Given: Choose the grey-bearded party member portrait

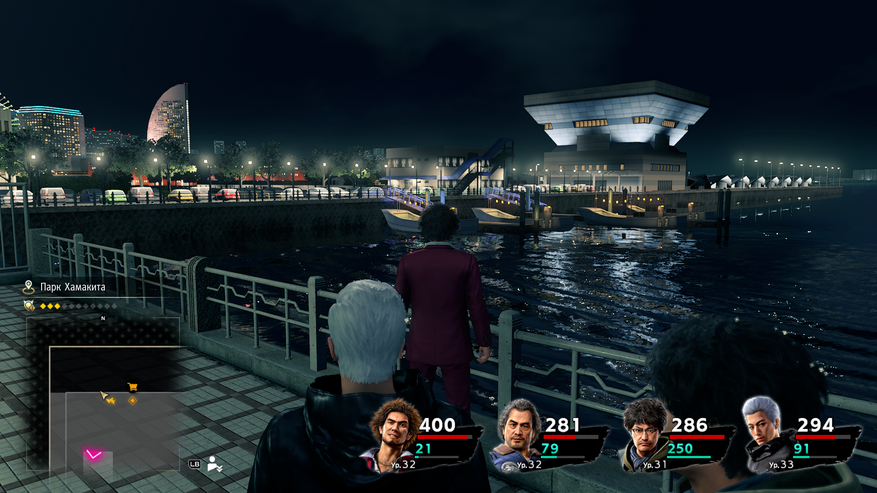Looking at the screenshot, I should click(x=520, y=432).
